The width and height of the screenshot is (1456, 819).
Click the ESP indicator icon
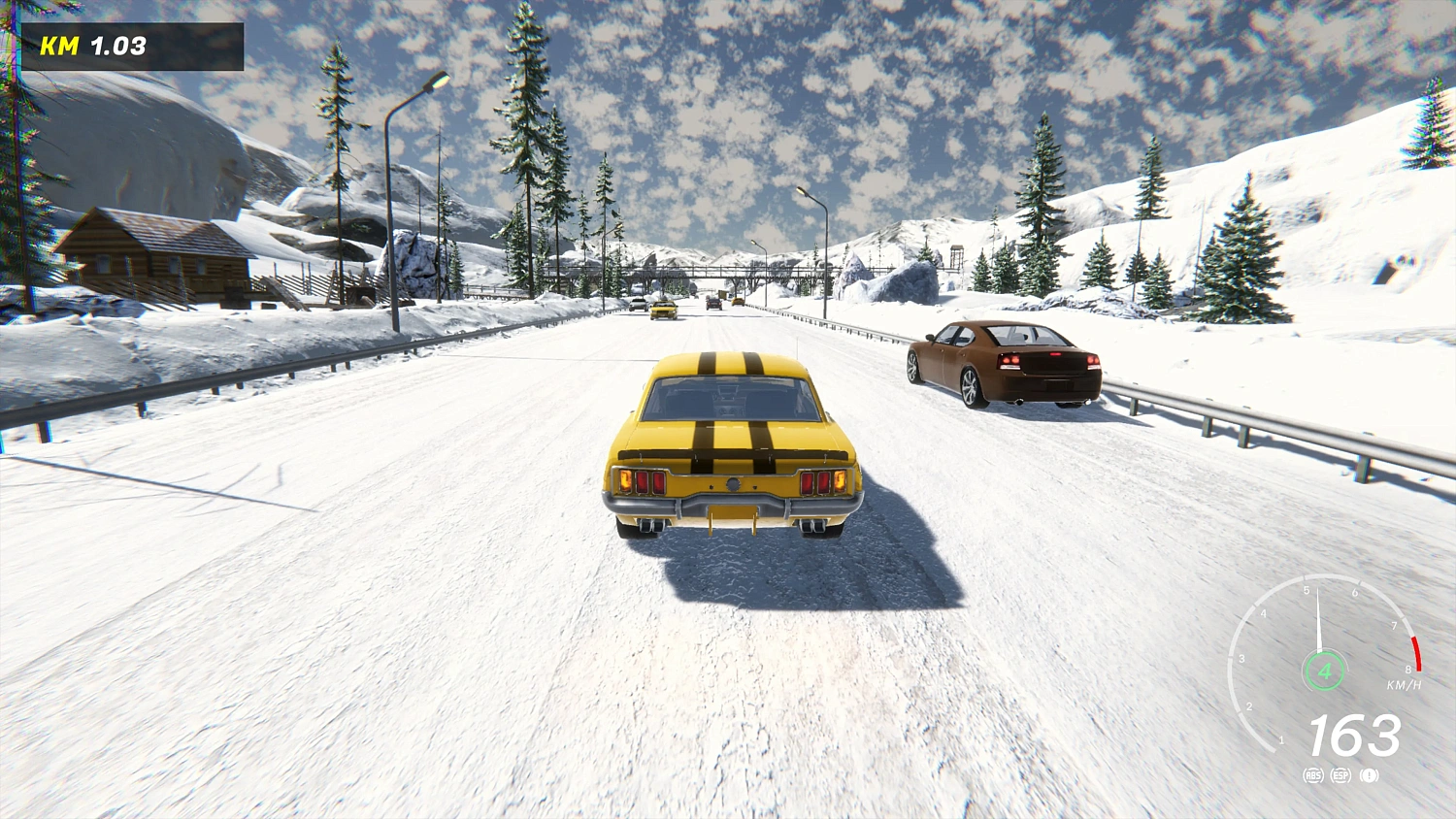(1340, 775)
